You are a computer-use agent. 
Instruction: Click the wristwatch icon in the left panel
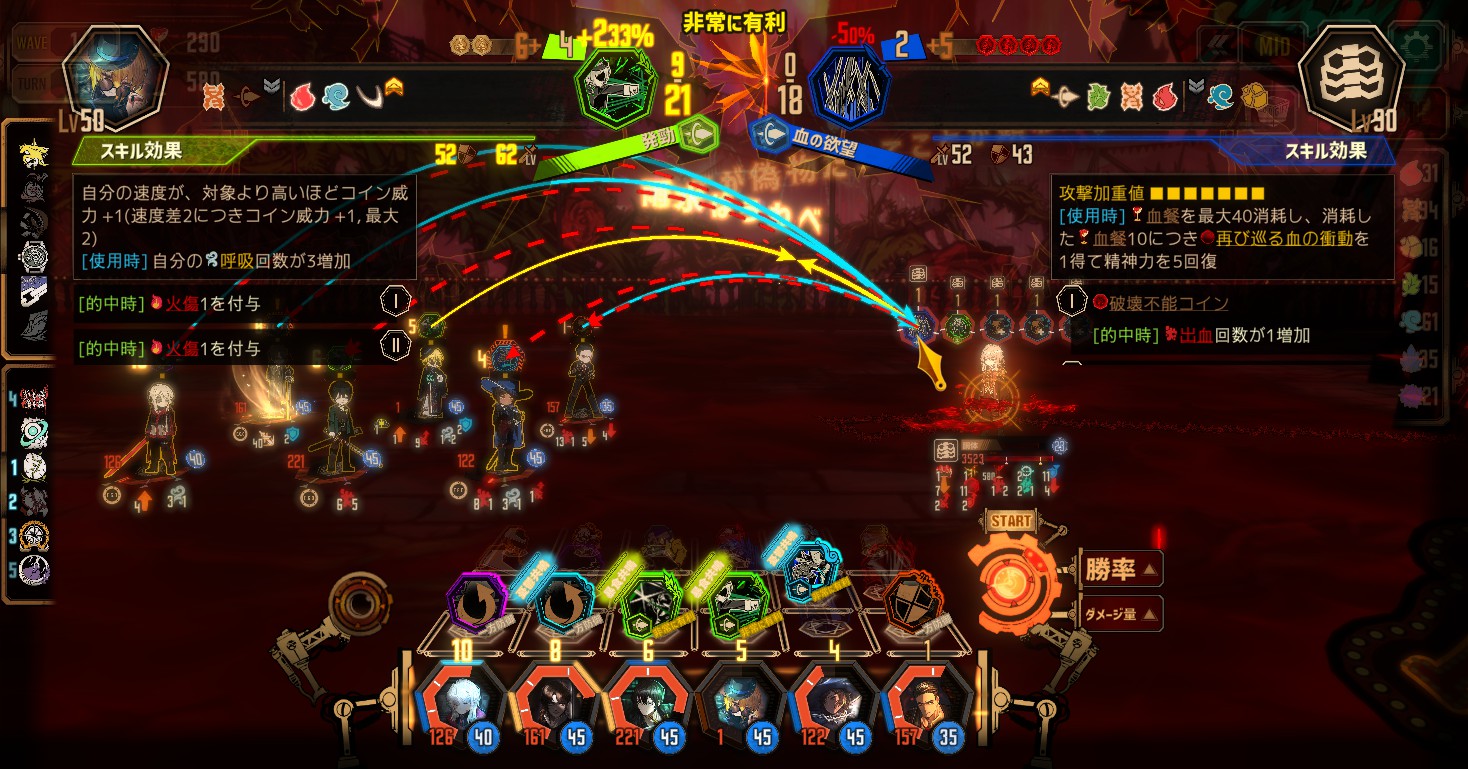(x=33, y=256)
